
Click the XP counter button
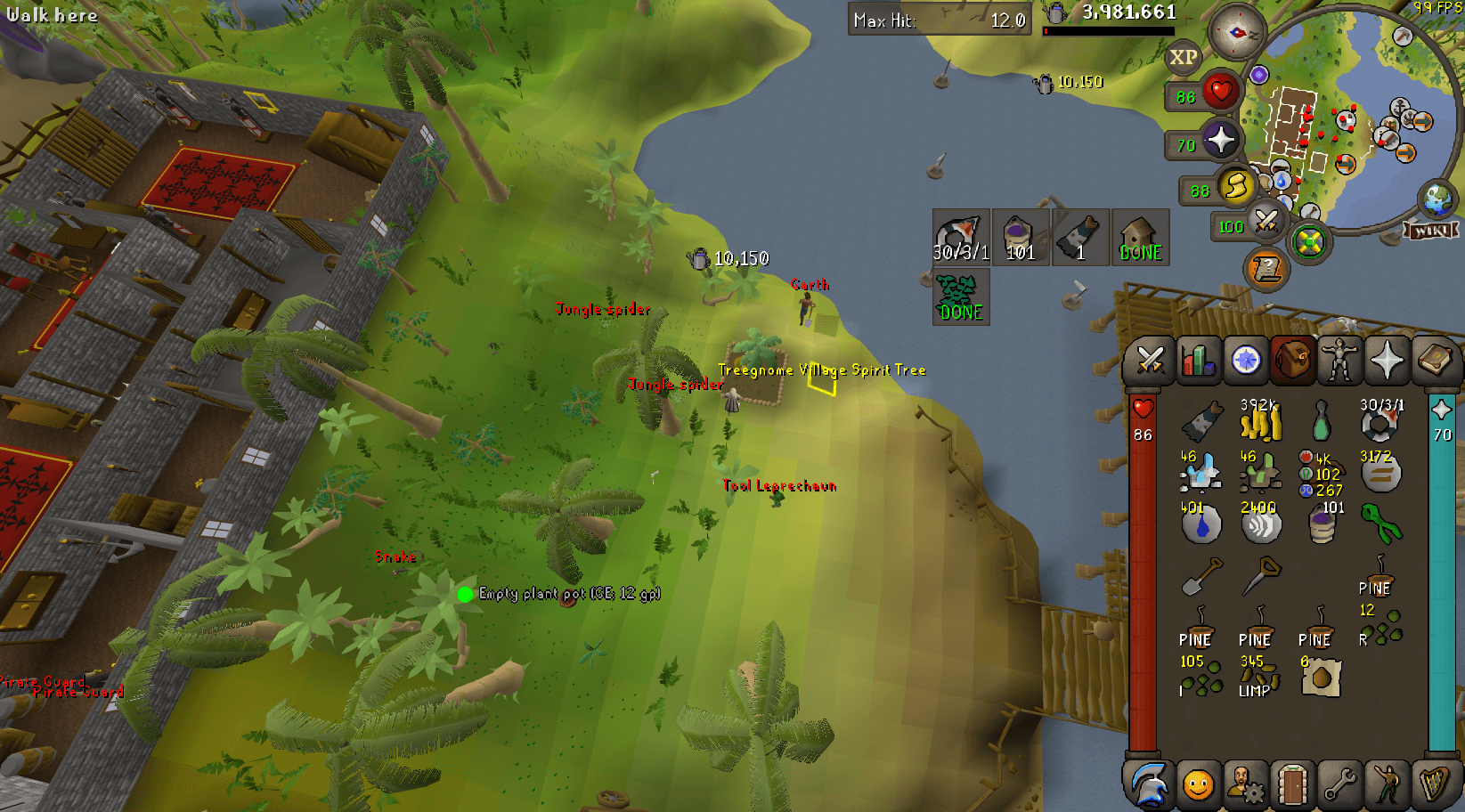tap(1182, 58)
